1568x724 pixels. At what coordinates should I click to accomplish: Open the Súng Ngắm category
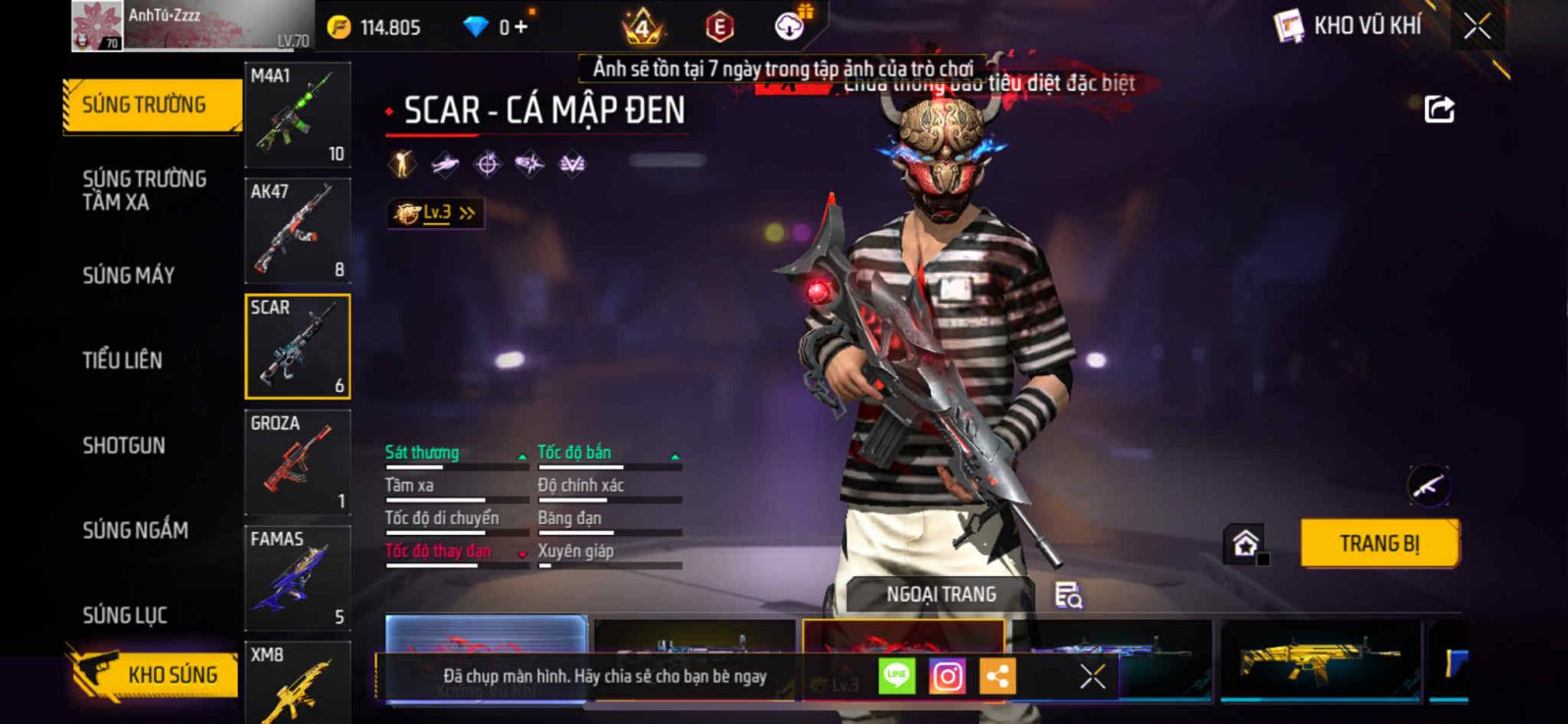point(135,530)
